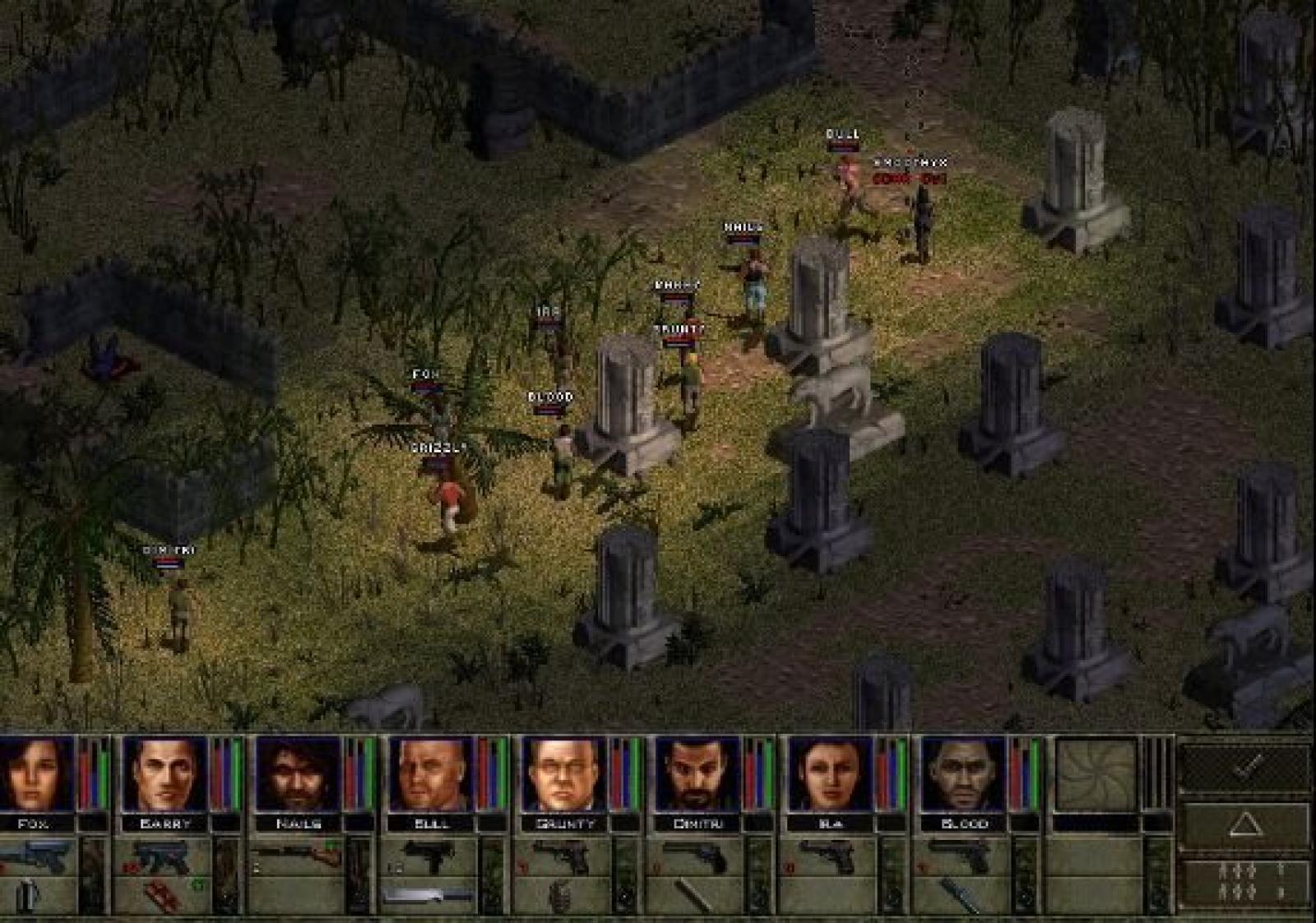Select Barry's submachine gun slot
1316x923 pixels.
[x=161, y=856]
